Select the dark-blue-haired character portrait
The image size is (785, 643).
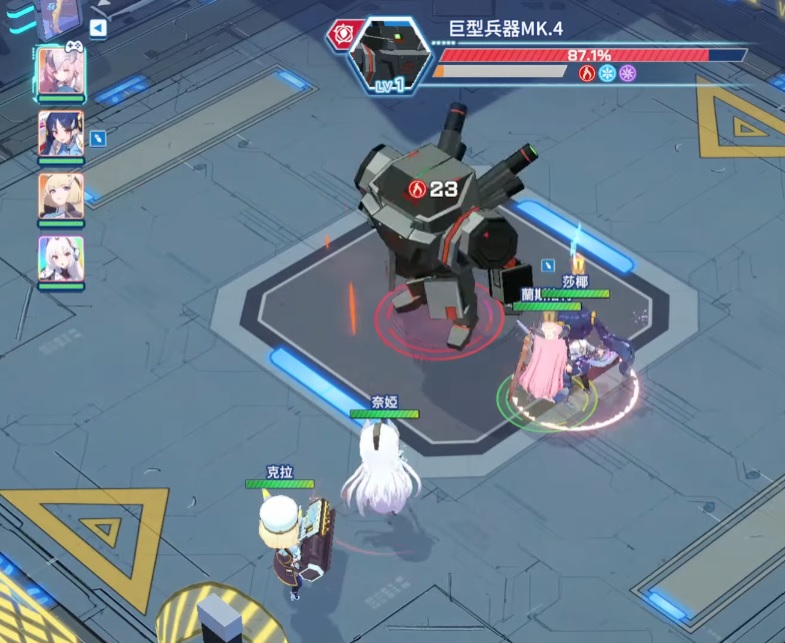pyautogui.click(x=61, y=133)
